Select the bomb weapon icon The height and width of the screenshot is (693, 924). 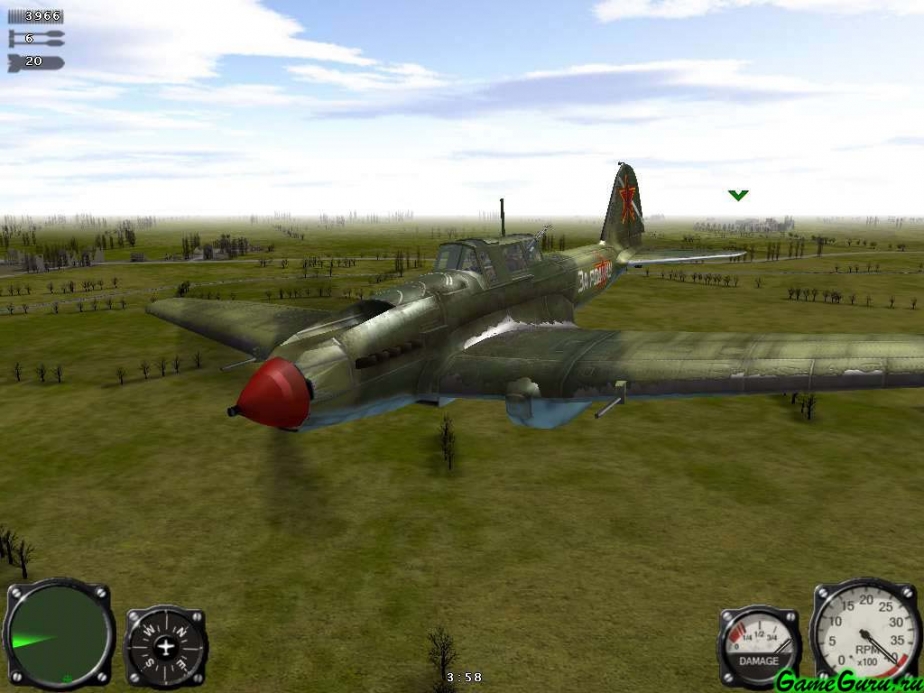point(36,62)
